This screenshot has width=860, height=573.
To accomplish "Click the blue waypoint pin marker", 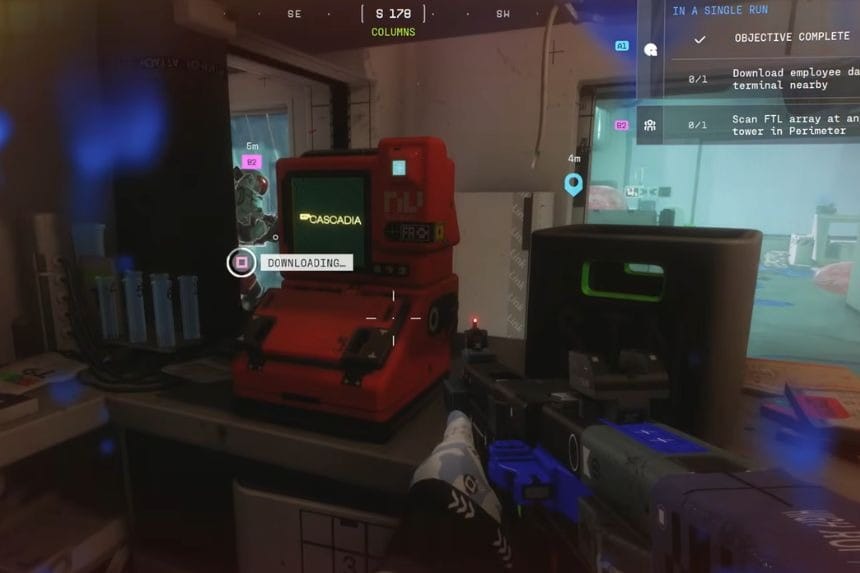I will (x=573, y=184).
